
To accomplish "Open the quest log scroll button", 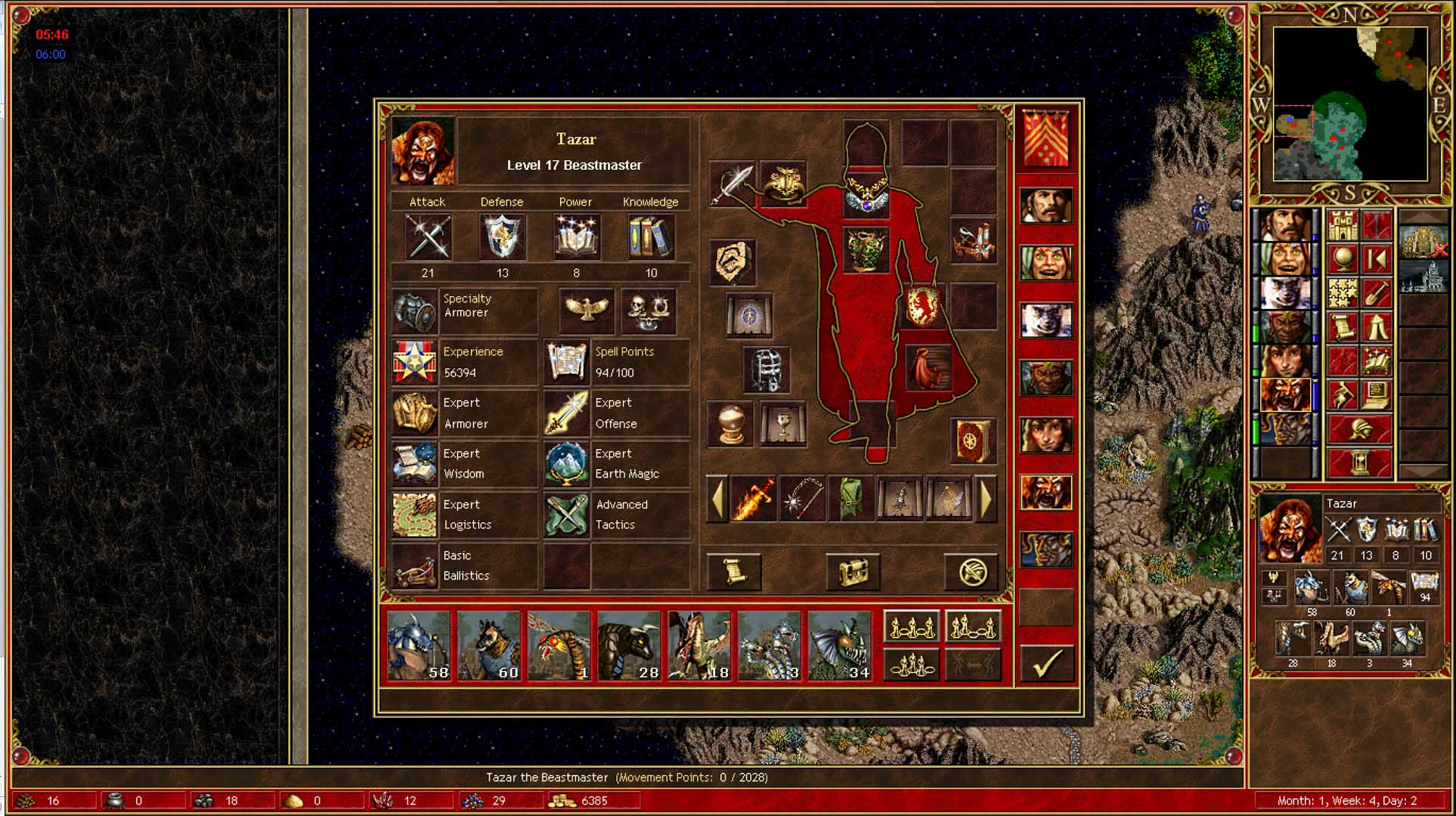I will click(x=733, y=572).
